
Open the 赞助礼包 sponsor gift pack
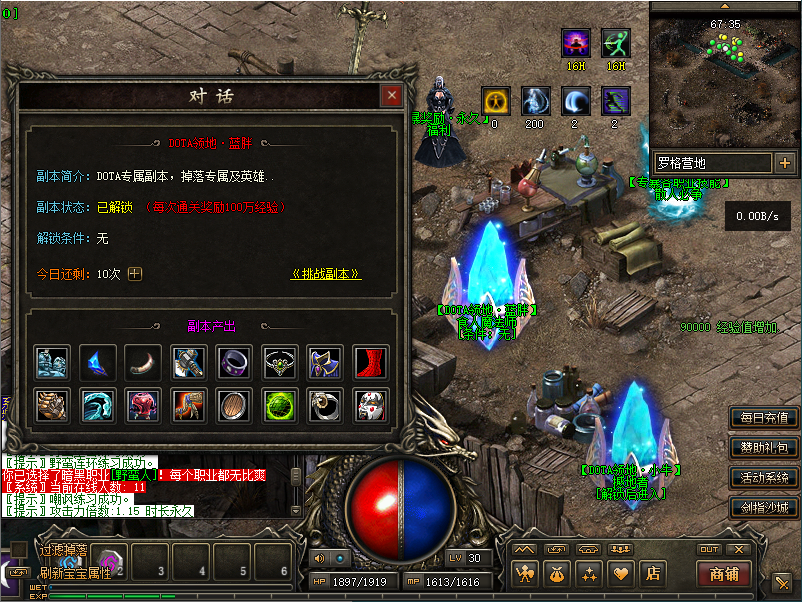765,447
